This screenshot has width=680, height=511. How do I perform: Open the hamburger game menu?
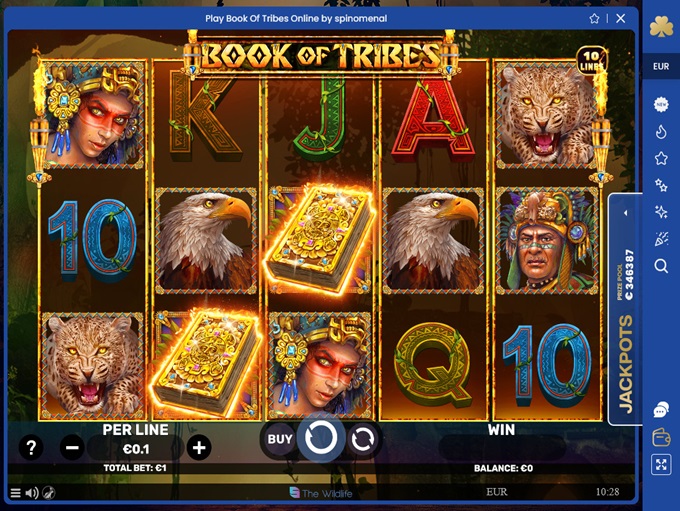[x=15, y=492]
